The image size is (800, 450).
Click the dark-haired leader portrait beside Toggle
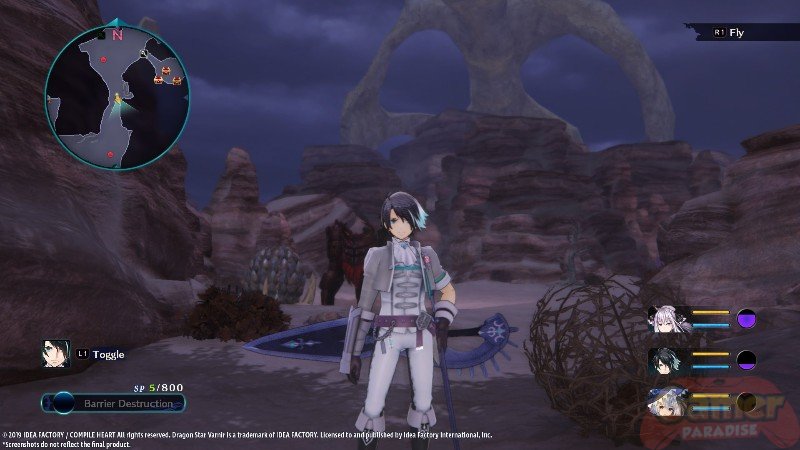point(55,353)
